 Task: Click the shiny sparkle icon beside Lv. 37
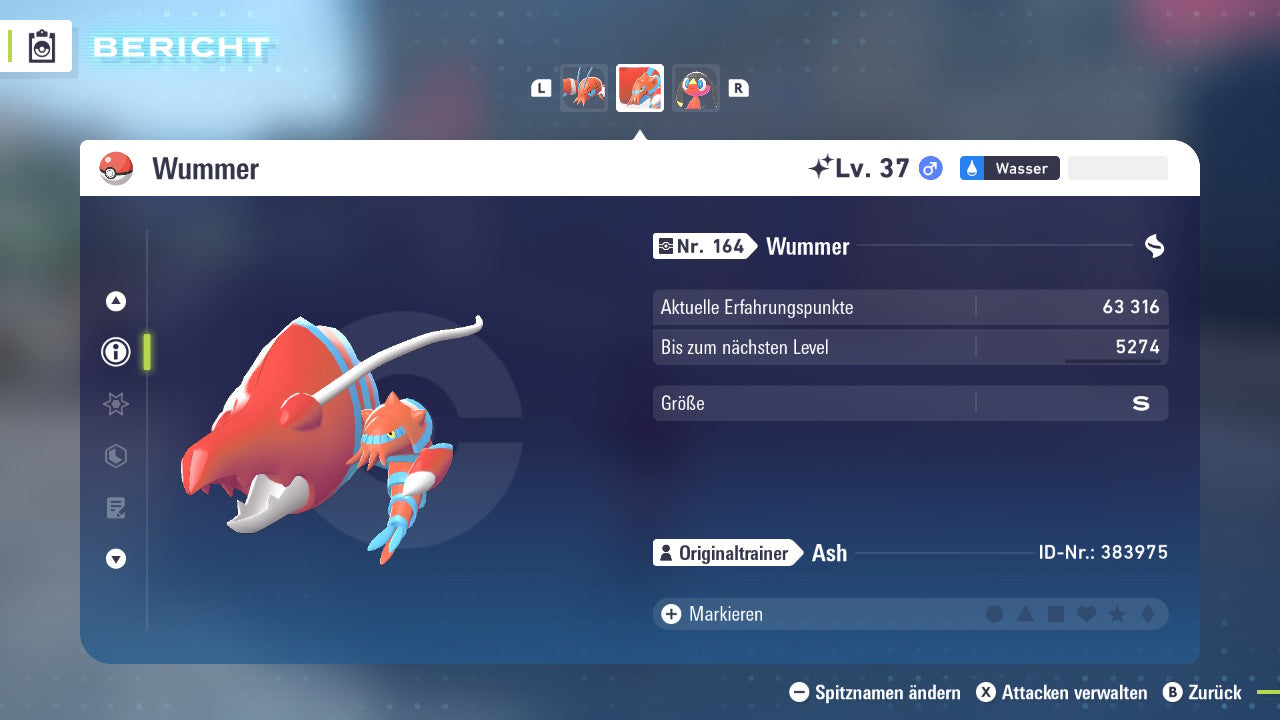coord(821,168)
